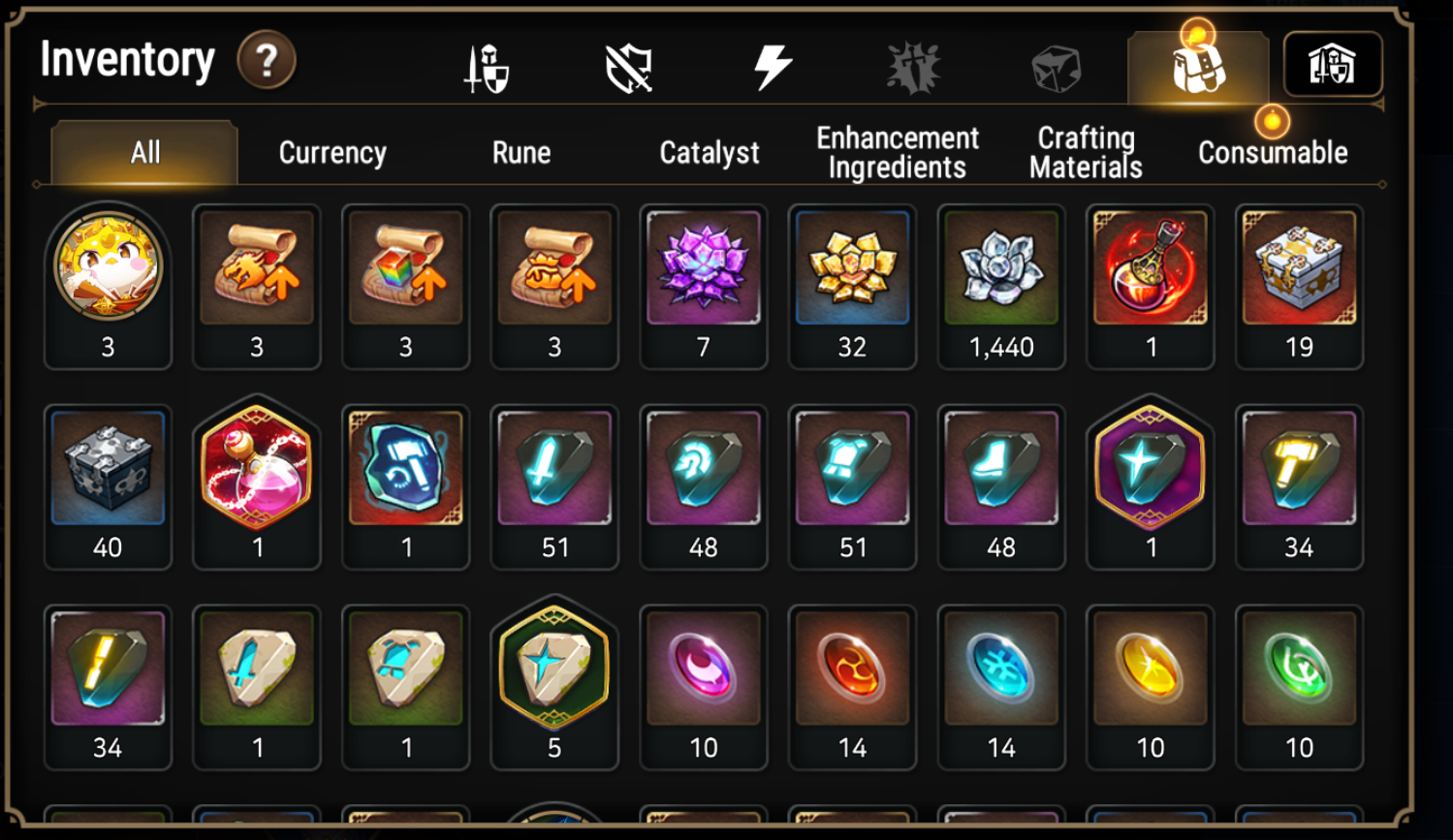Open the Rune tab
Viewport: 1453px width, 840px height.
point(521,151)
